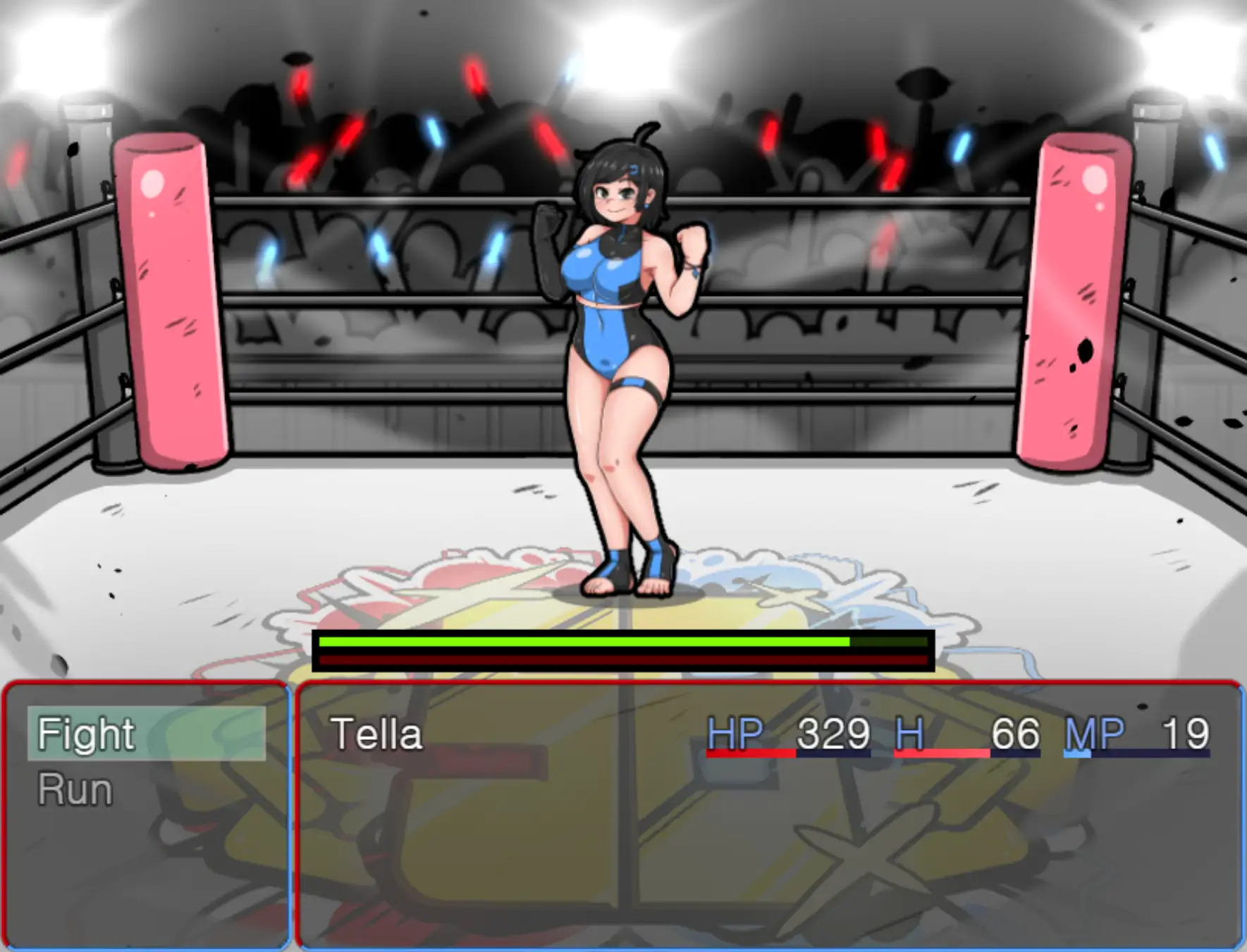Image resolution: width=1247 pixels, height=952 pixels.
Task: Click Tella's name in status window
Action: tap(377, 734)
